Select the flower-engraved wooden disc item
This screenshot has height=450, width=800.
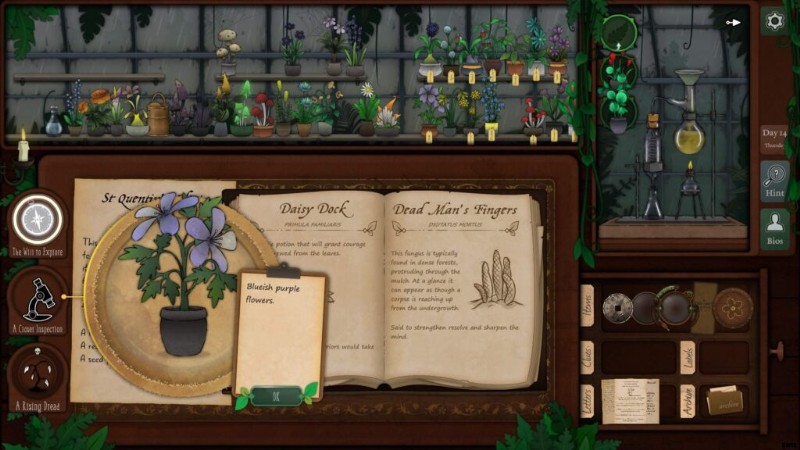tap(732, 308)
